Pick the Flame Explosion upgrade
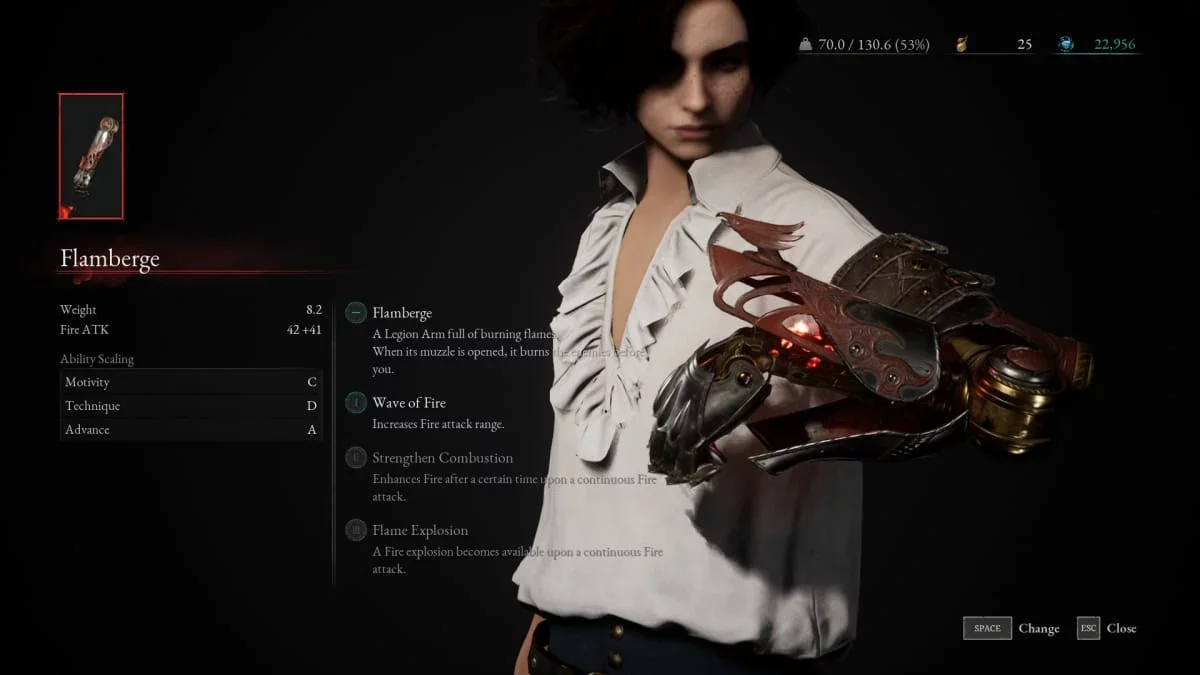This screenshot has width=1200, height=675. tap(420, 530)
